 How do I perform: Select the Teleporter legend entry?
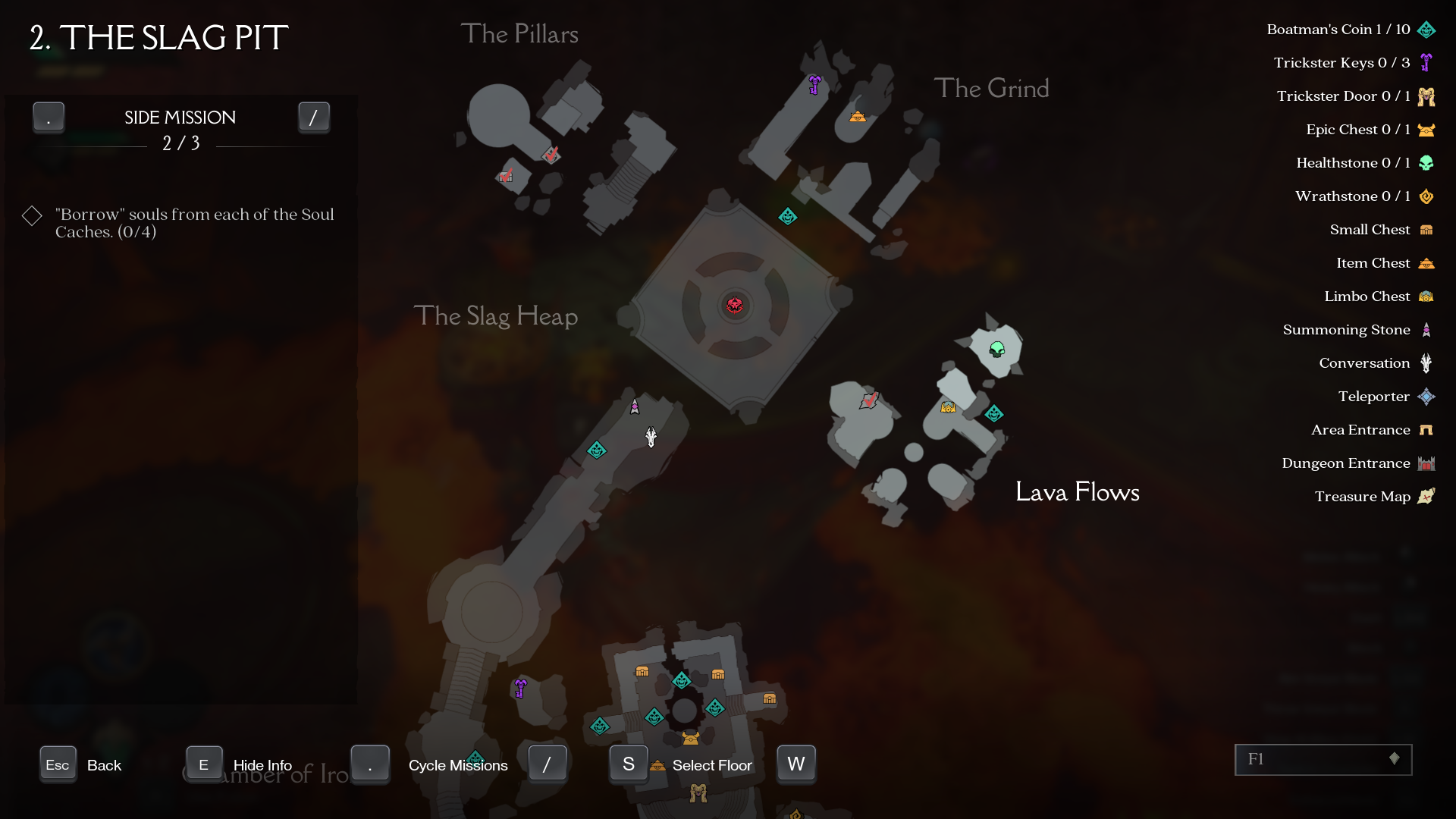tap(1385, 397)
